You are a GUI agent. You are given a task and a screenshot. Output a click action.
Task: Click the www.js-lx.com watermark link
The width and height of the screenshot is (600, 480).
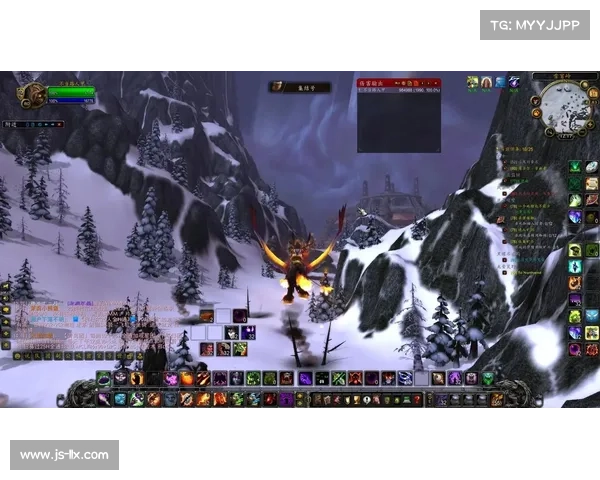[x=64, y=455]
